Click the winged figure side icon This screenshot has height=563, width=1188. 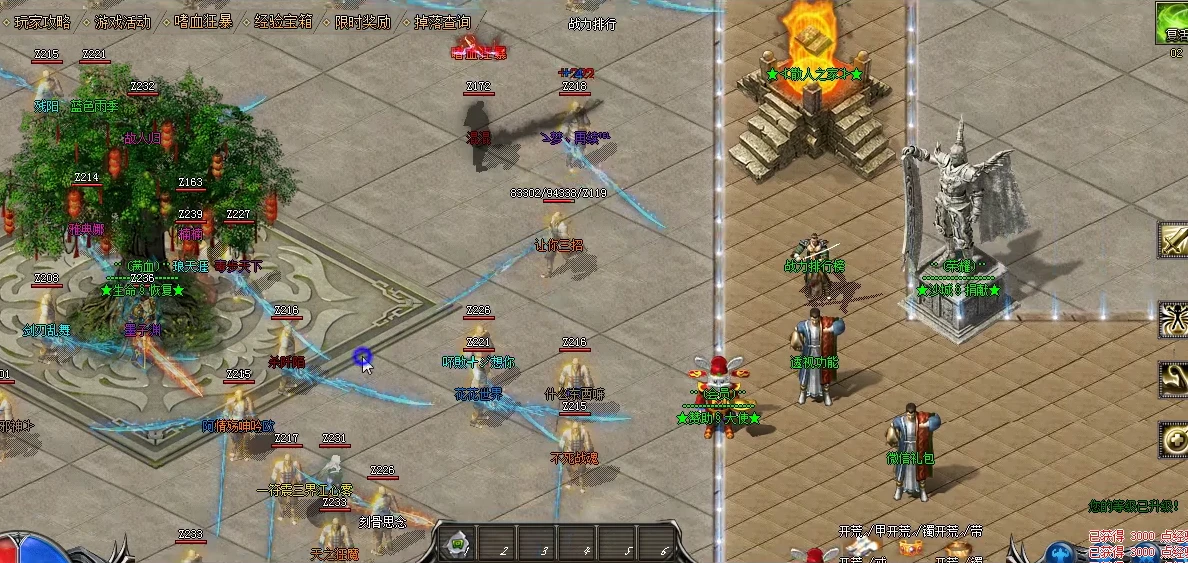[x=1174, y=320]
